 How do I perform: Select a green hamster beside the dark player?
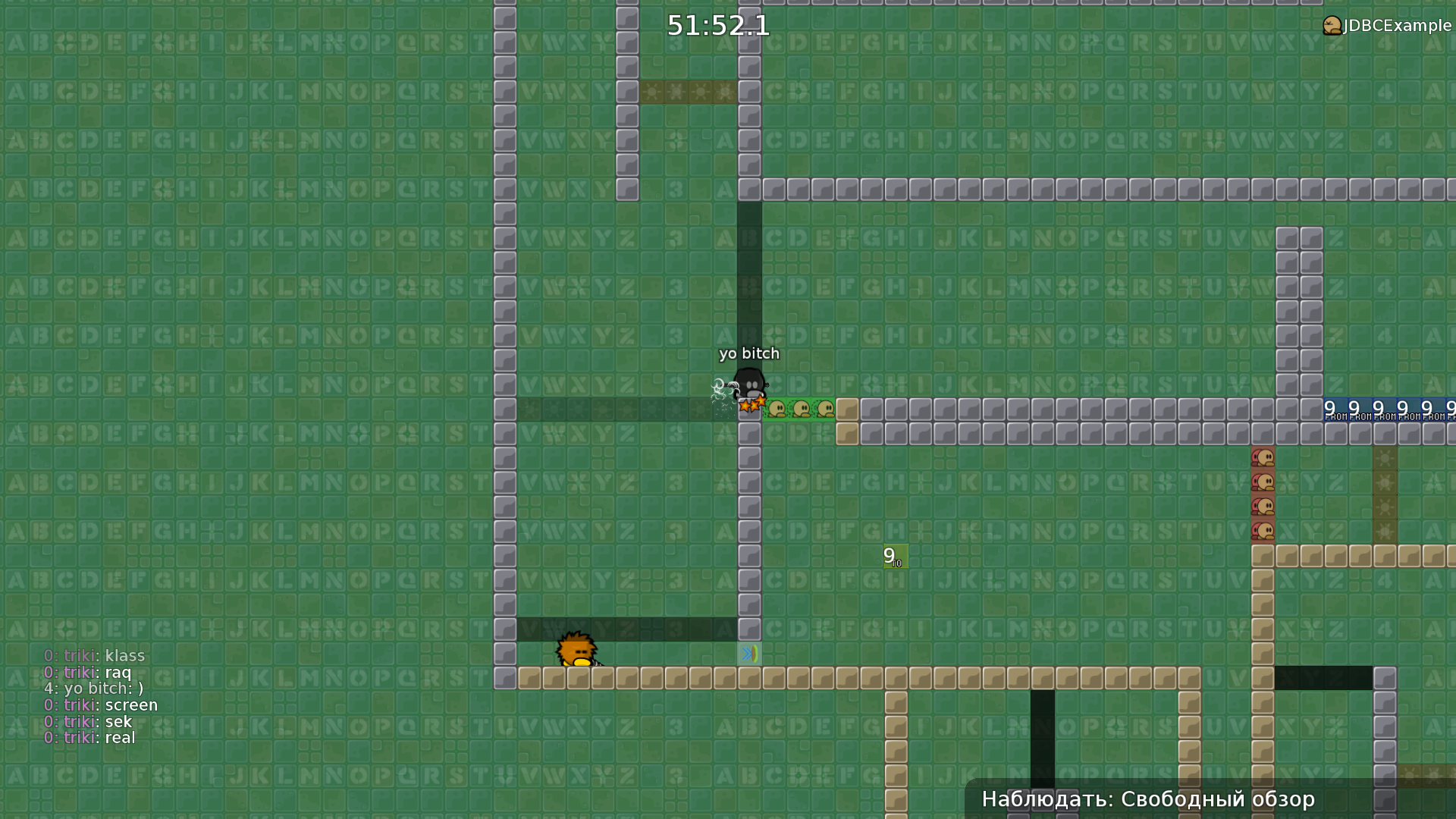click(x=775, y=409)
